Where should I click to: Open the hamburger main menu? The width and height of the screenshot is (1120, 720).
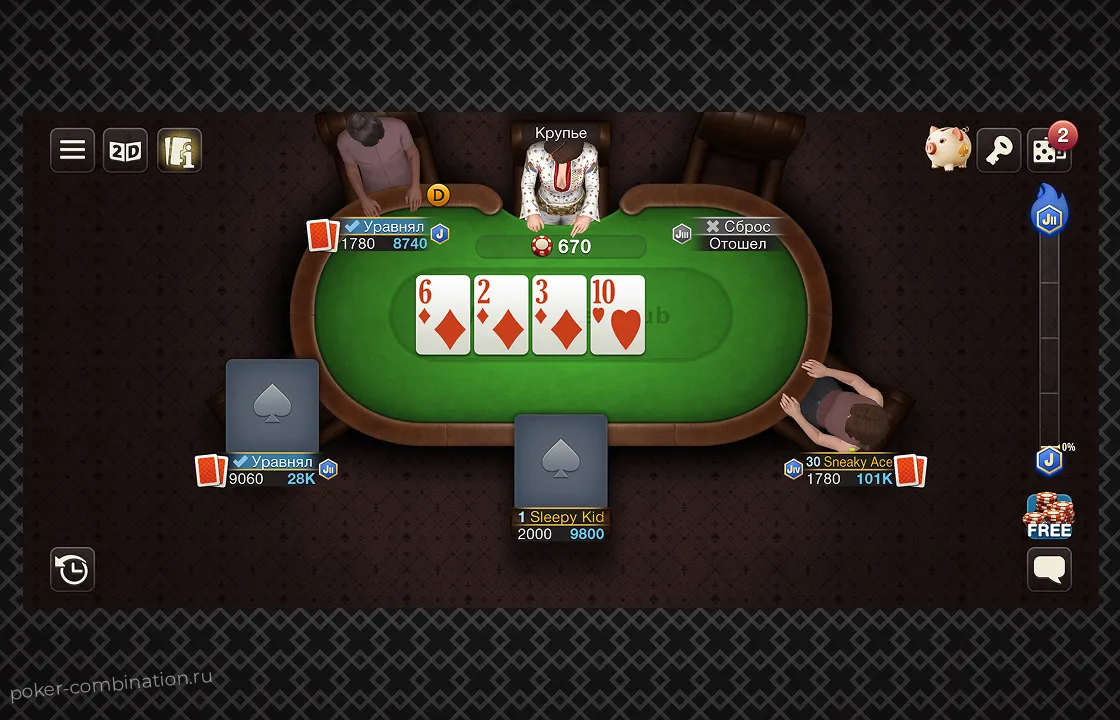pyautogui.click(x=73, y=150)
